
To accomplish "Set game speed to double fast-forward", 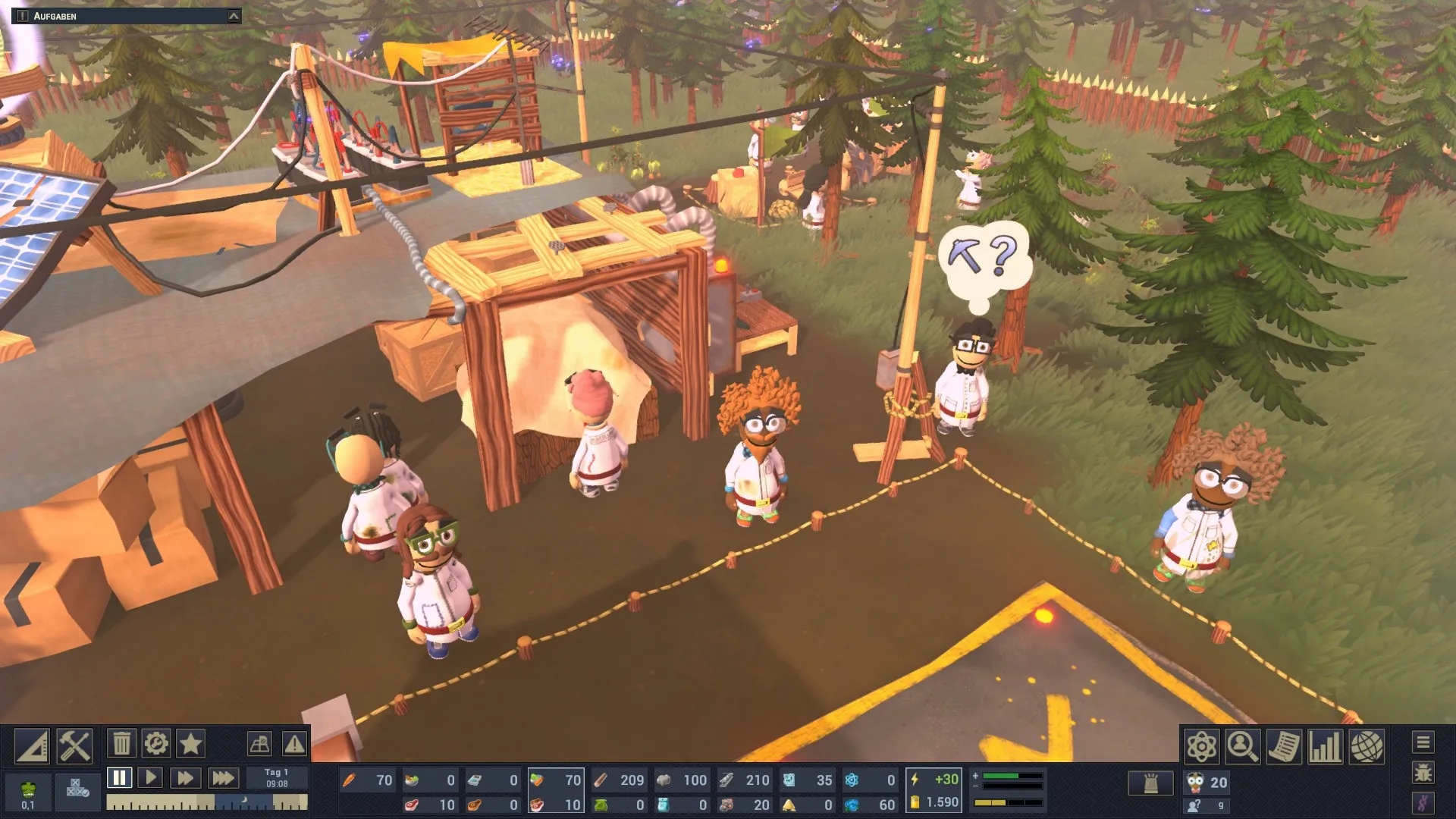I will click(184, 778).
